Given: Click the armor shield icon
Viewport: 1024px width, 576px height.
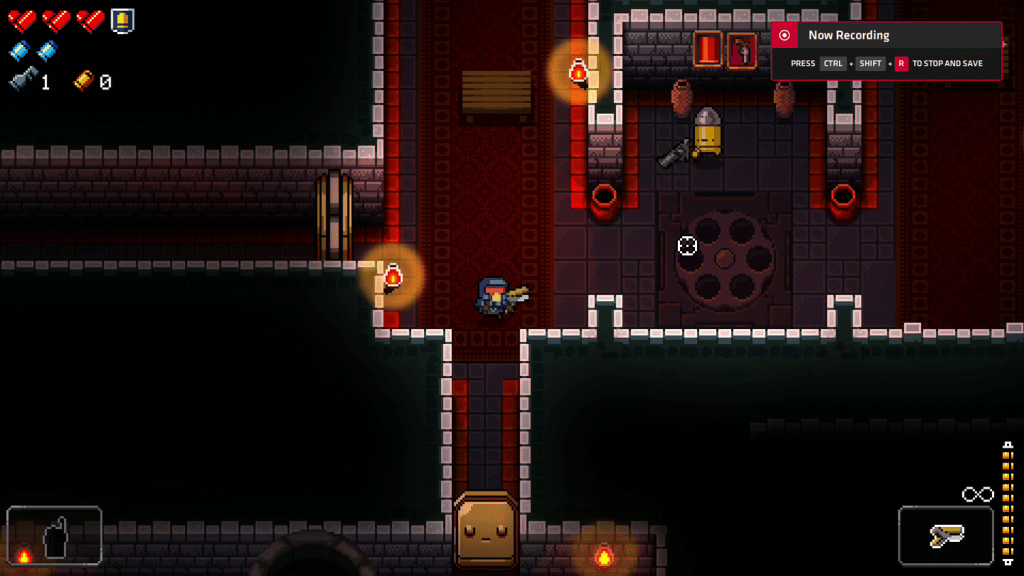Looking at the screenshot, I should [122, 20].
